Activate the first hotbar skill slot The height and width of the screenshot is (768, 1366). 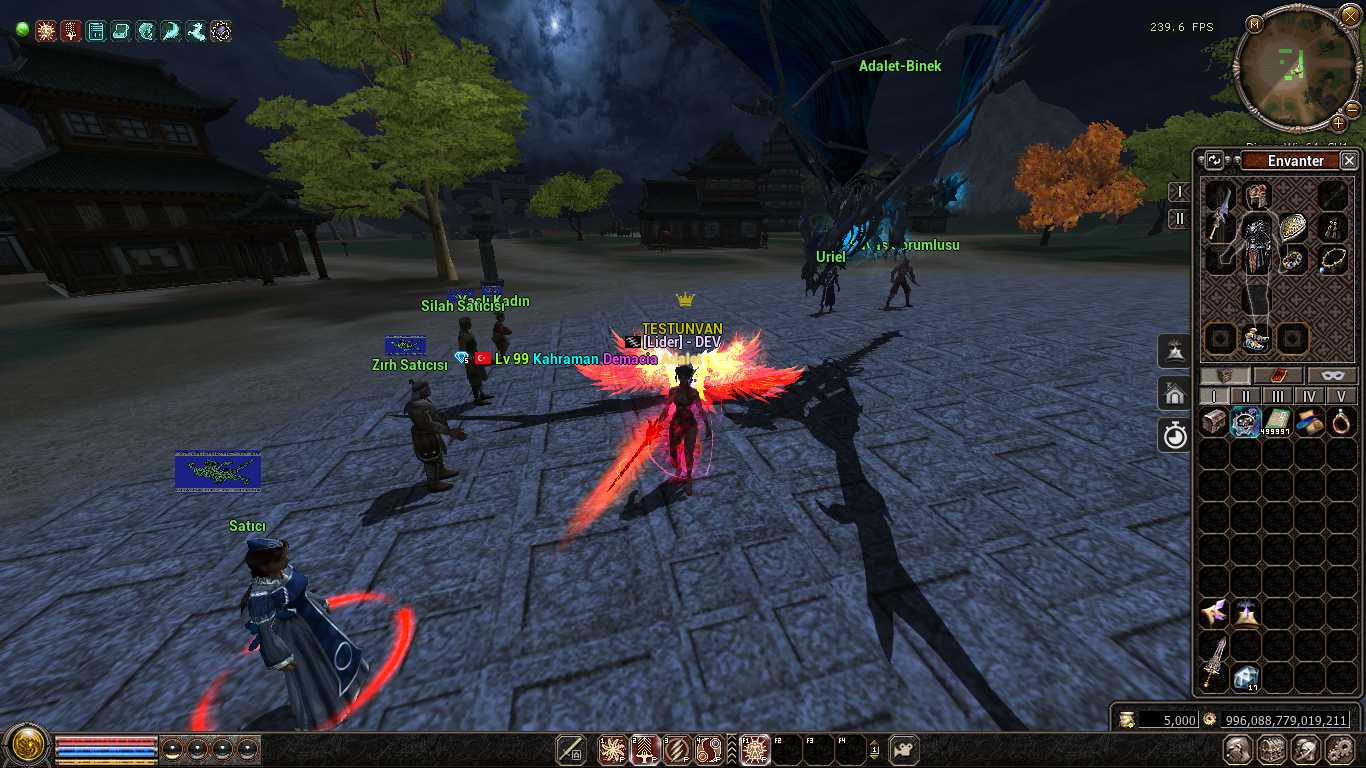(612, 749)
